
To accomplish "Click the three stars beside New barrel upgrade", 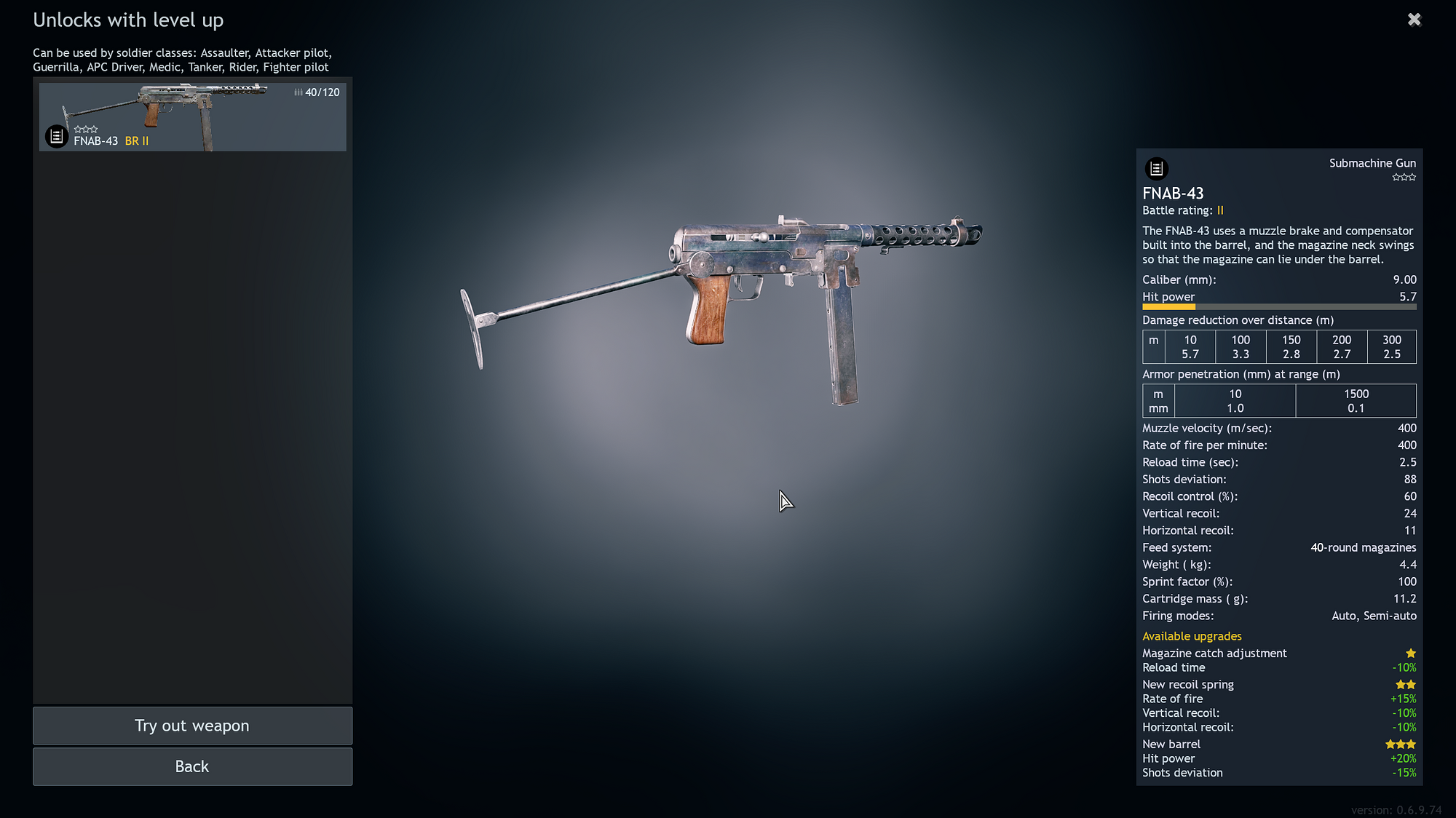I will tap(1400, 744).
